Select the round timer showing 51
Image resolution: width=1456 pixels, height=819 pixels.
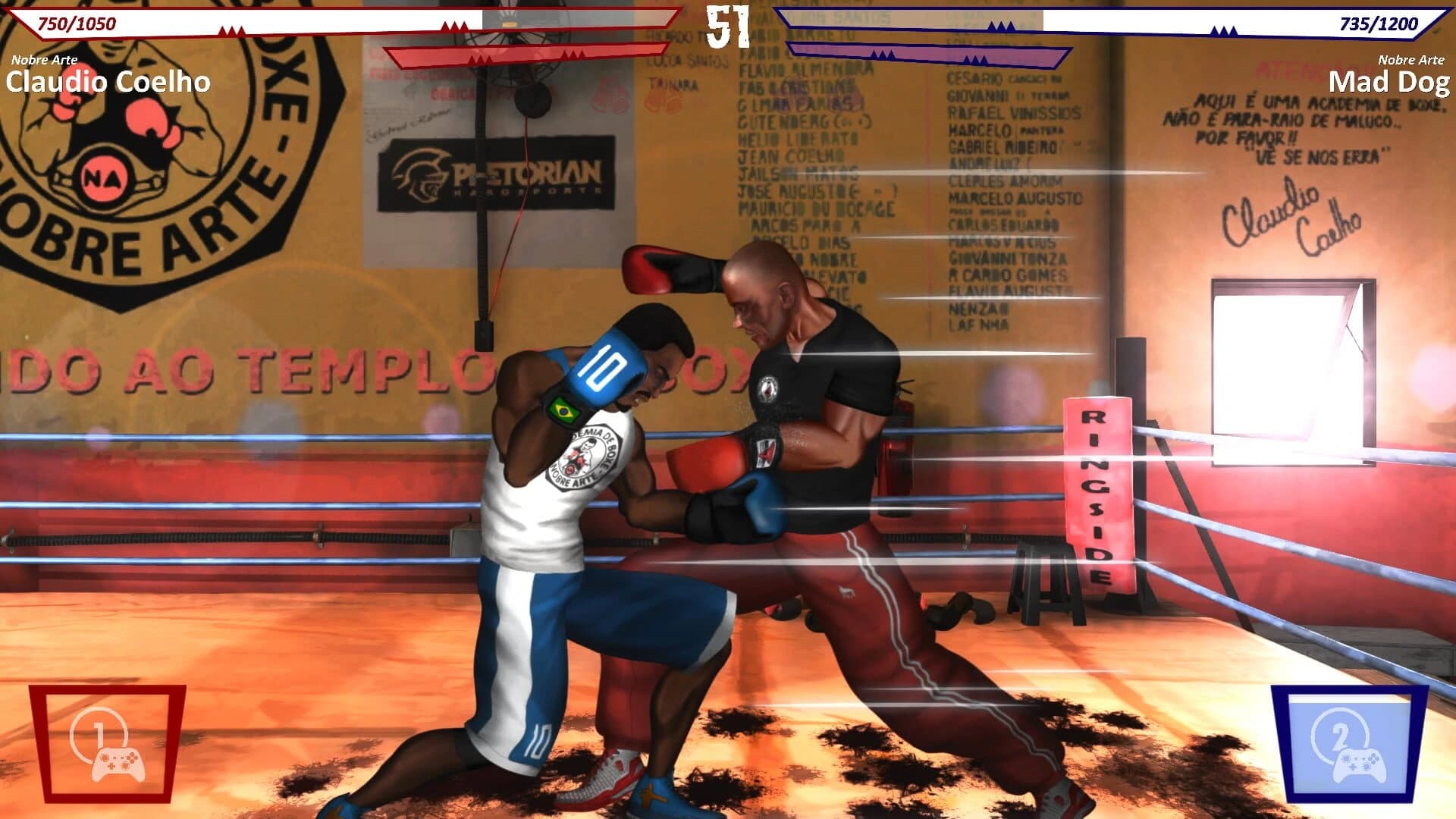click(726, 21)
